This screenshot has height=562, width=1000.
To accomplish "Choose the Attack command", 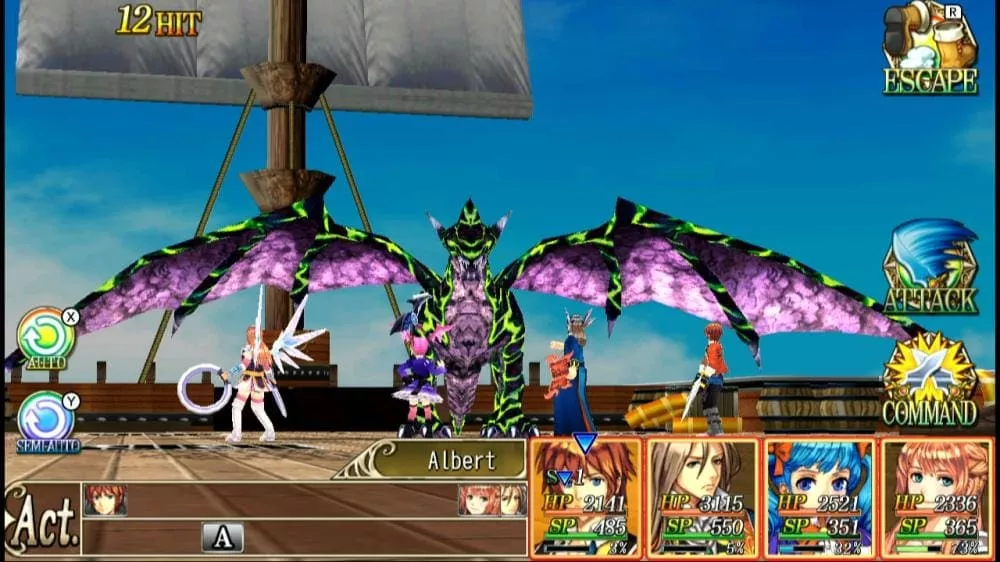I will click(x=930, y=268).
